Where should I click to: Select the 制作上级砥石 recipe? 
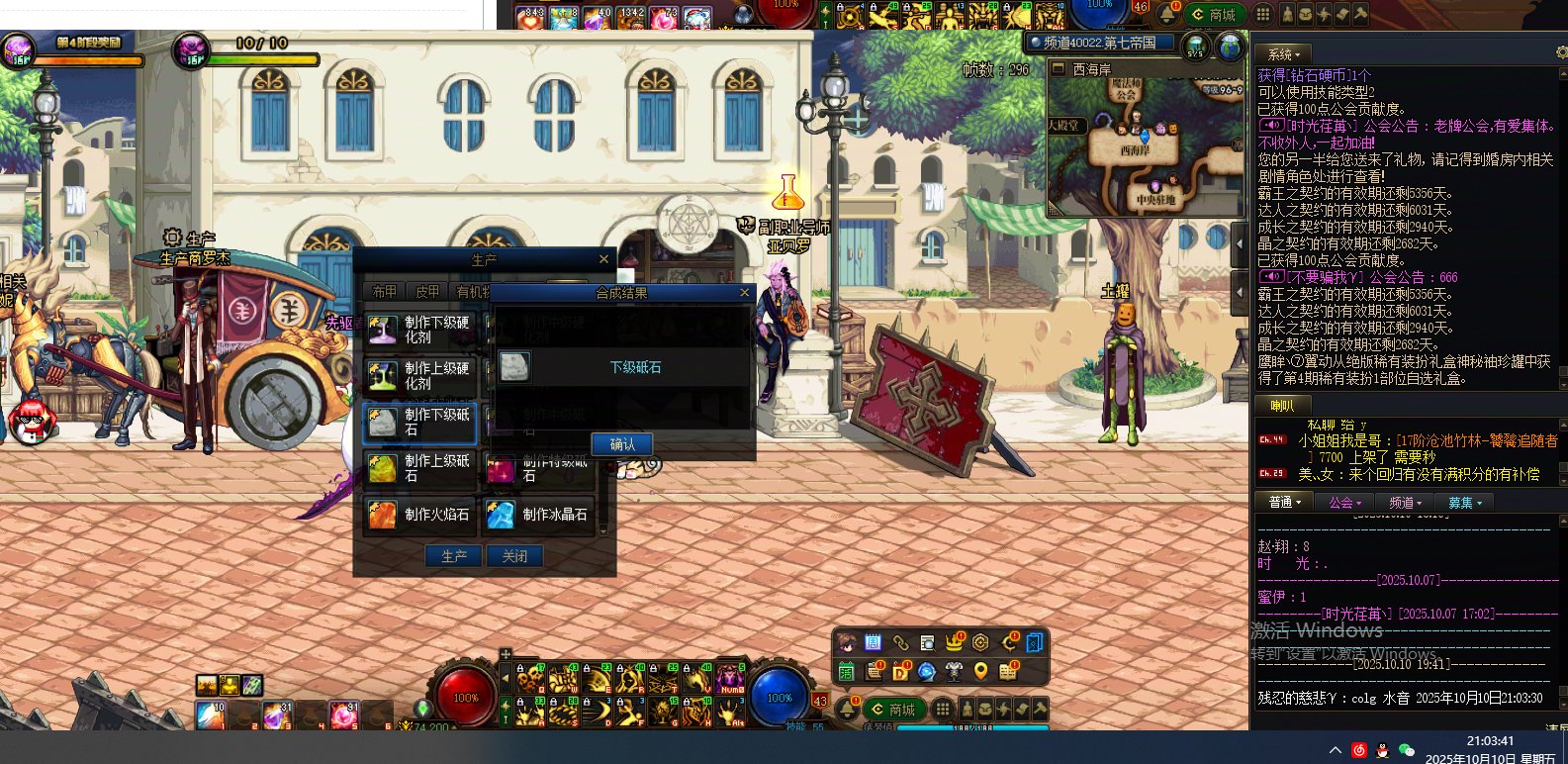coord(419,468)
